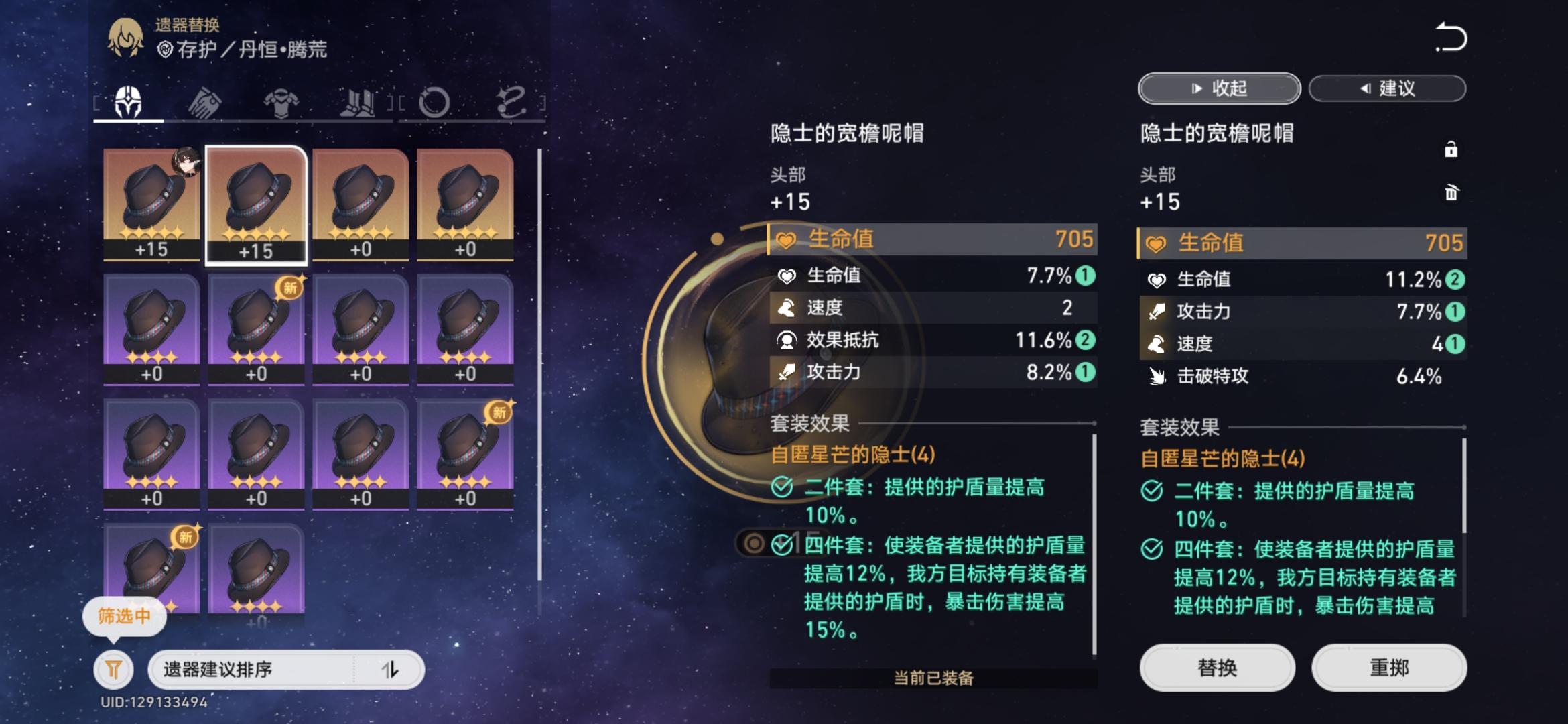This screenshot has width=1568, height=724.
Task: Collapse the comparison panel via 收起
Action: (1218, 88)
